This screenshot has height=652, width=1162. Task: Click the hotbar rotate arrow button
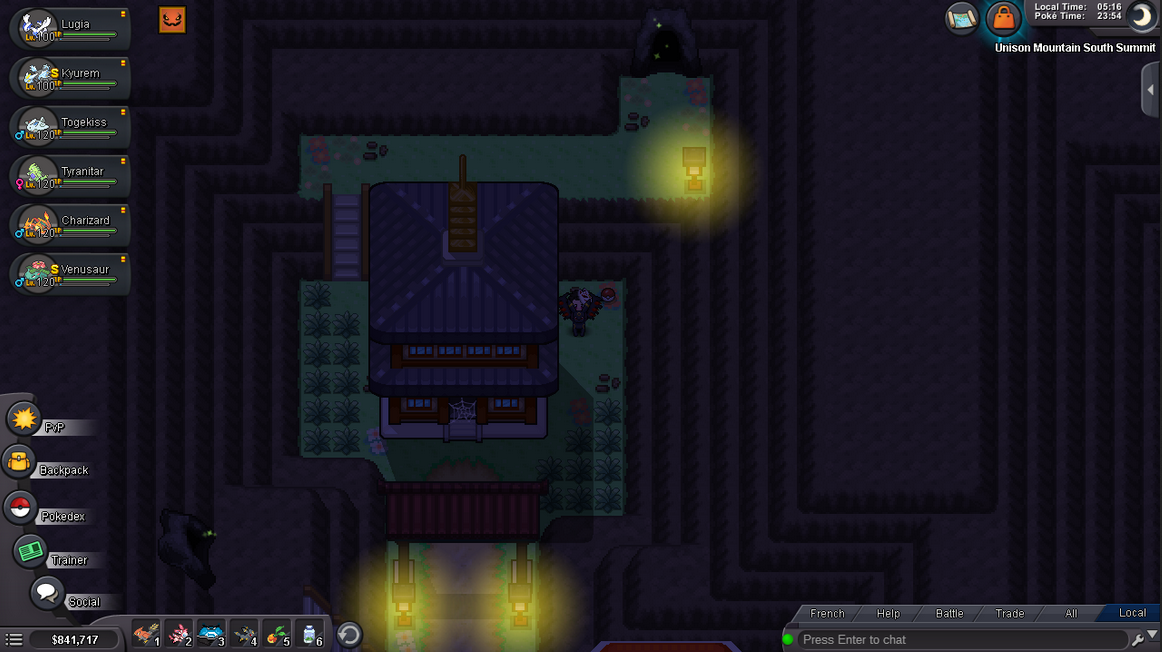click(x=349, y=634)
